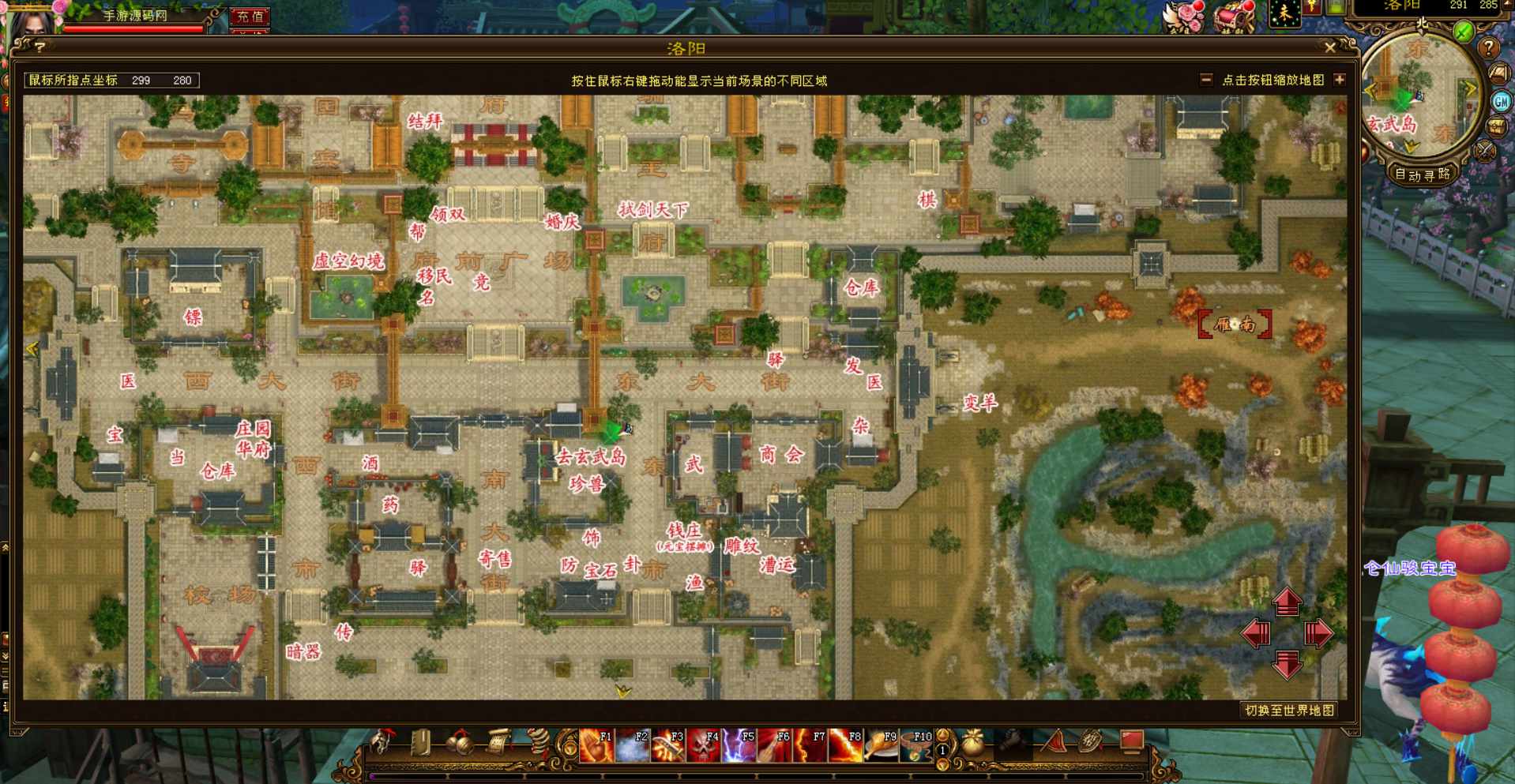Open the crossed swords icon by minimap
The image size is (1515, 784).
1486,151
